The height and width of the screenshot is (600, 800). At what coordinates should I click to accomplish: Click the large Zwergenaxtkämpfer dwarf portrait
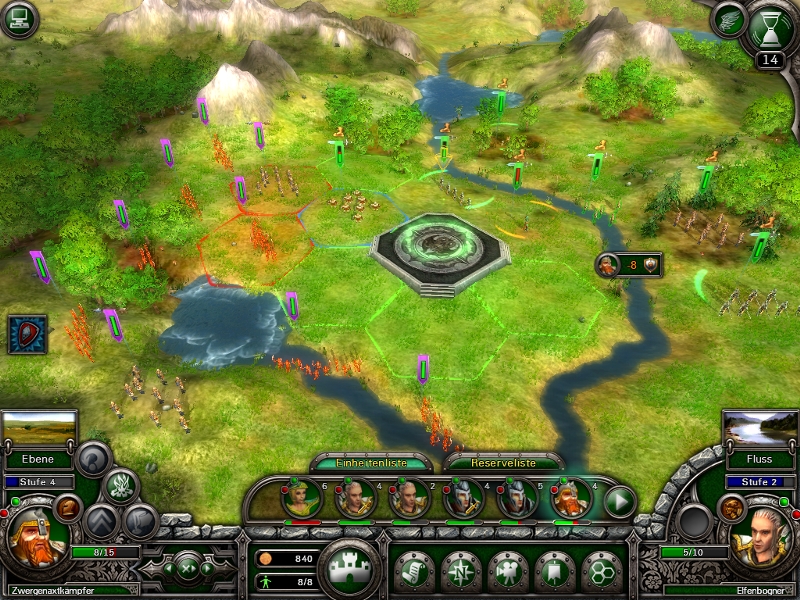pyautogui.click(x=37, y=537)
